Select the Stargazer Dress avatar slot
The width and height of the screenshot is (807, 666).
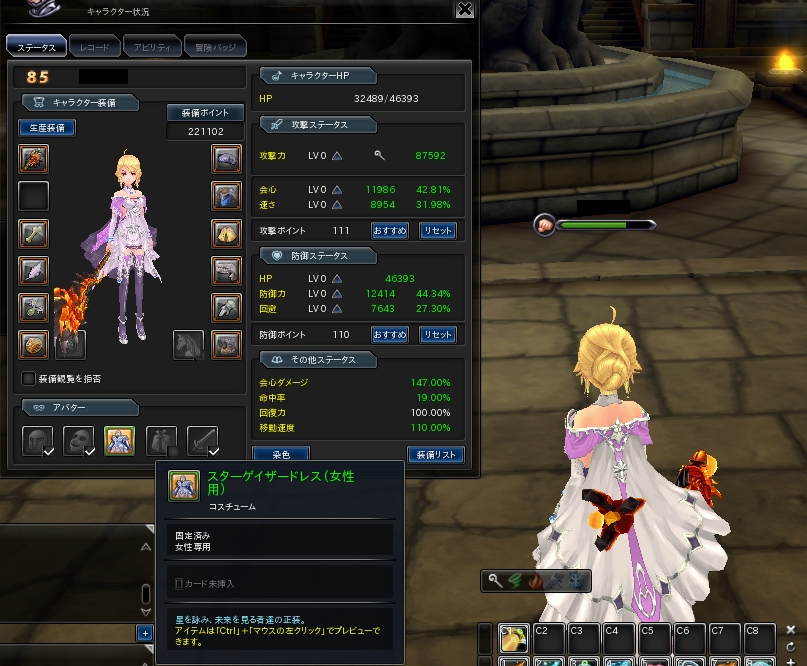[x=119, y=440]
